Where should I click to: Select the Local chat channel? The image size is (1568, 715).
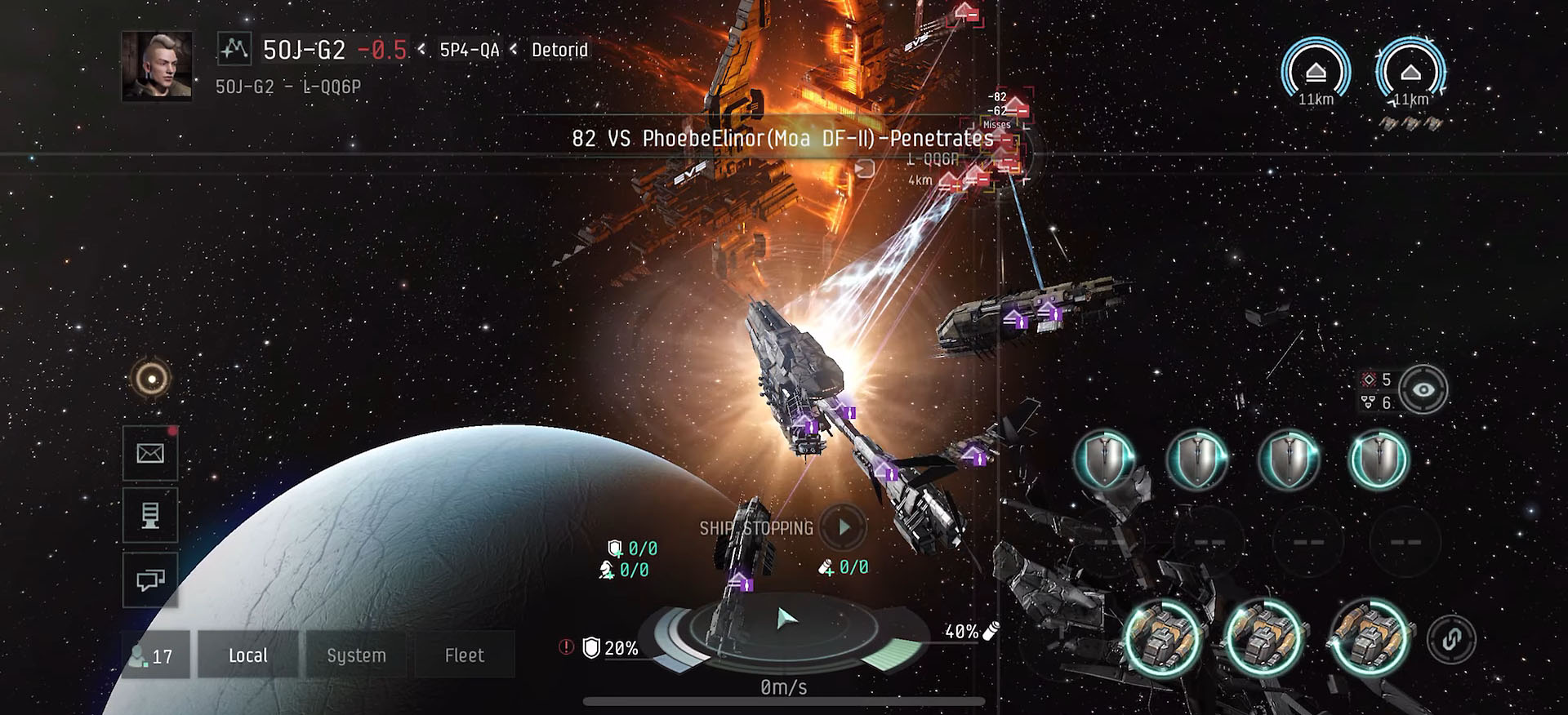coord(247,655)
